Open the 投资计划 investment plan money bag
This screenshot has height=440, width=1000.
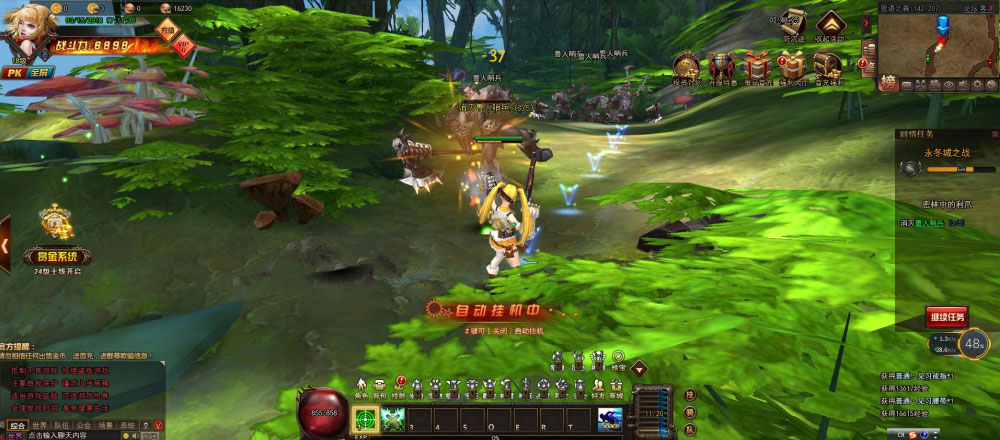pyautogui.click(x=686, y=65)
